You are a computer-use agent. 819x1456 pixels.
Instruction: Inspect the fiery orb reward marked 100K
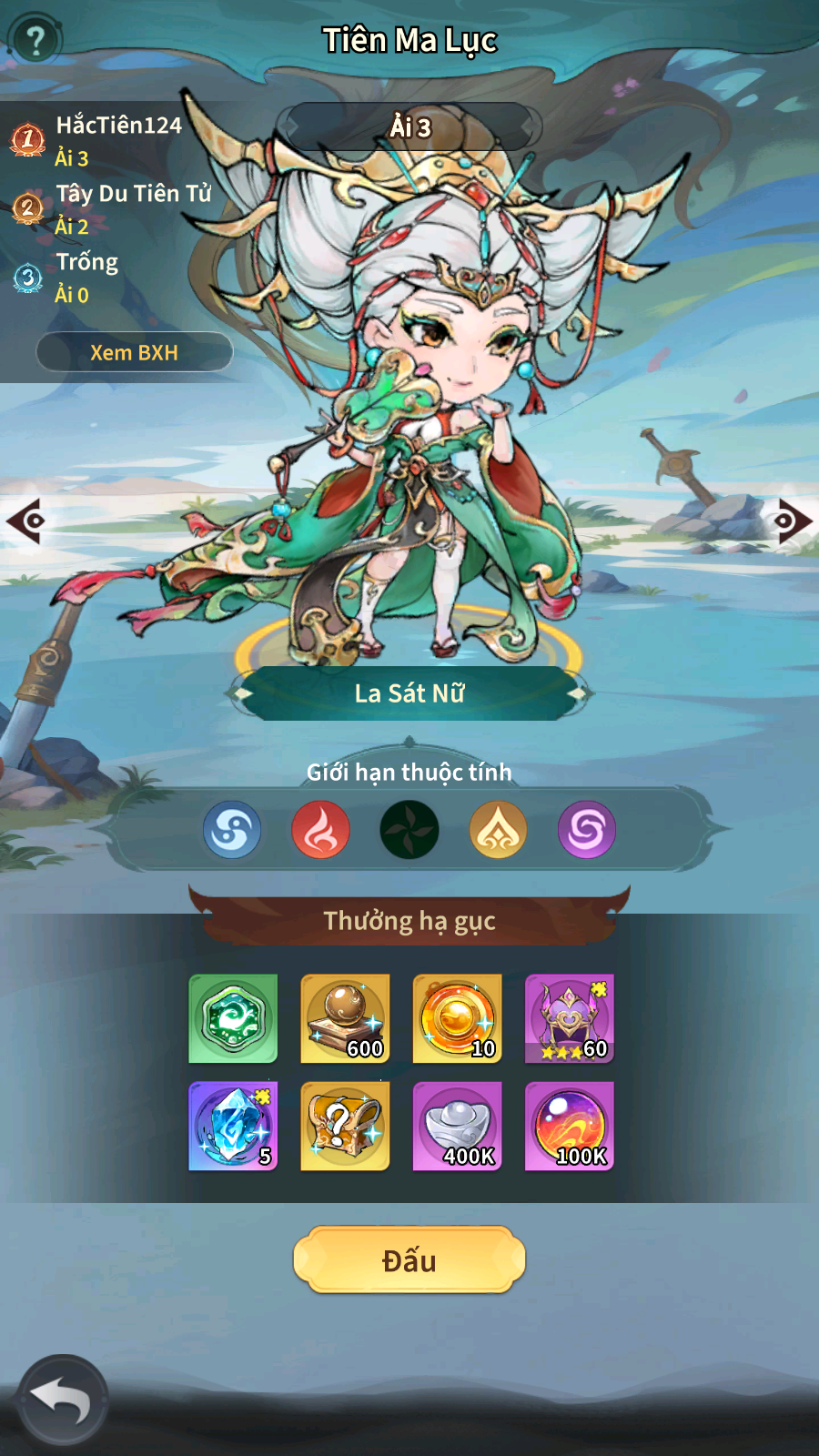pyautogui.click(x=569, y=1126)
